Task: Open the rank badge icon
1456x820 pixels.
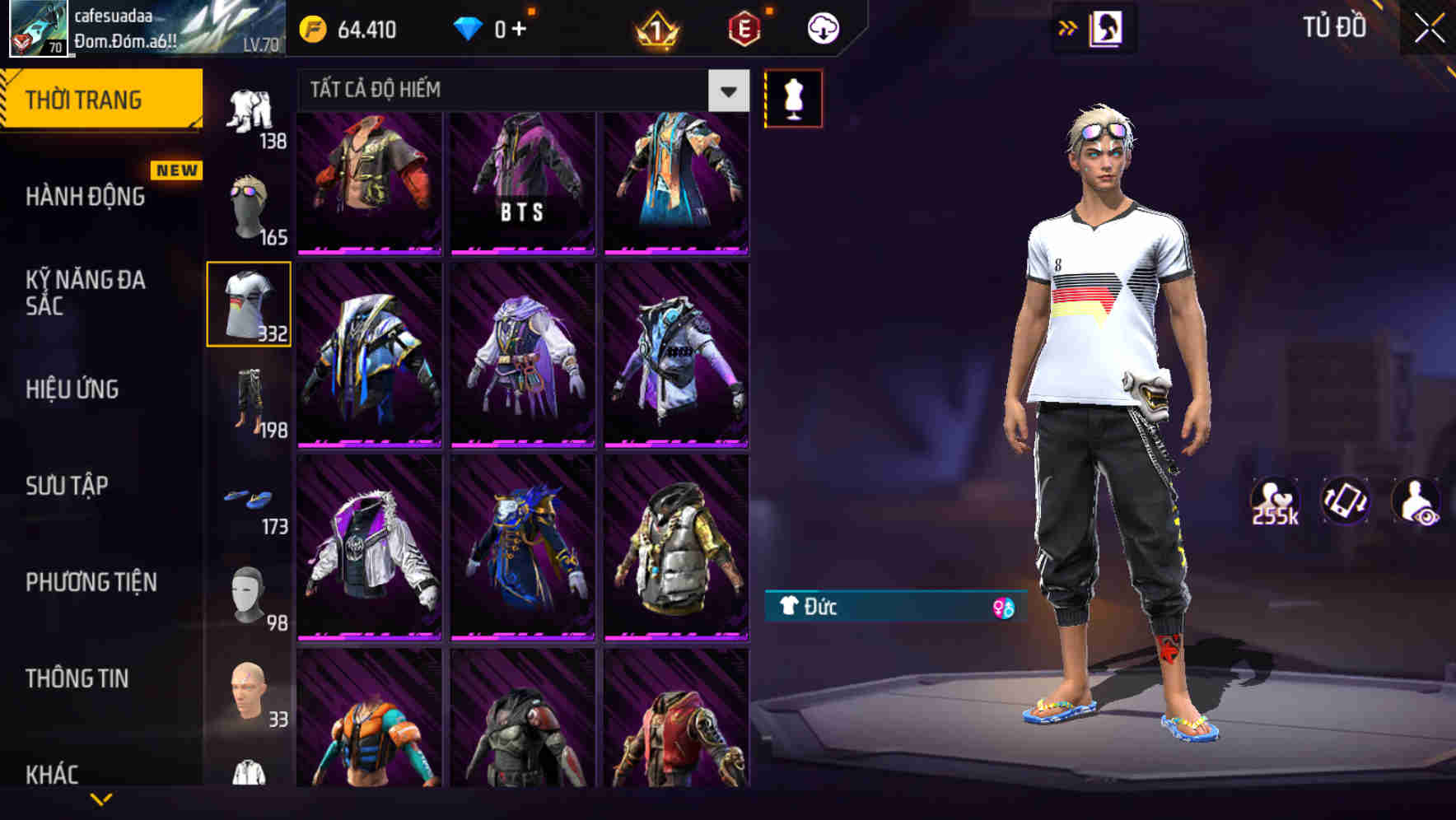Action: 655,29
